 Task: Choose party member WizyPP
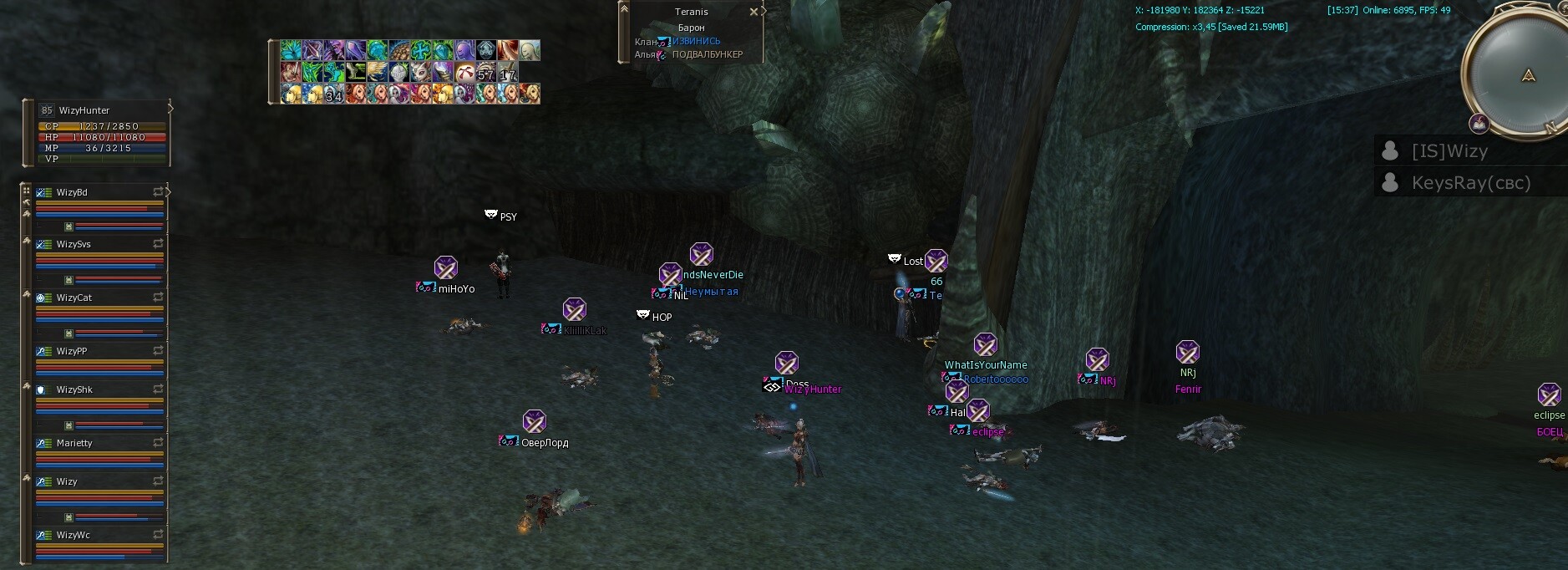72,352
